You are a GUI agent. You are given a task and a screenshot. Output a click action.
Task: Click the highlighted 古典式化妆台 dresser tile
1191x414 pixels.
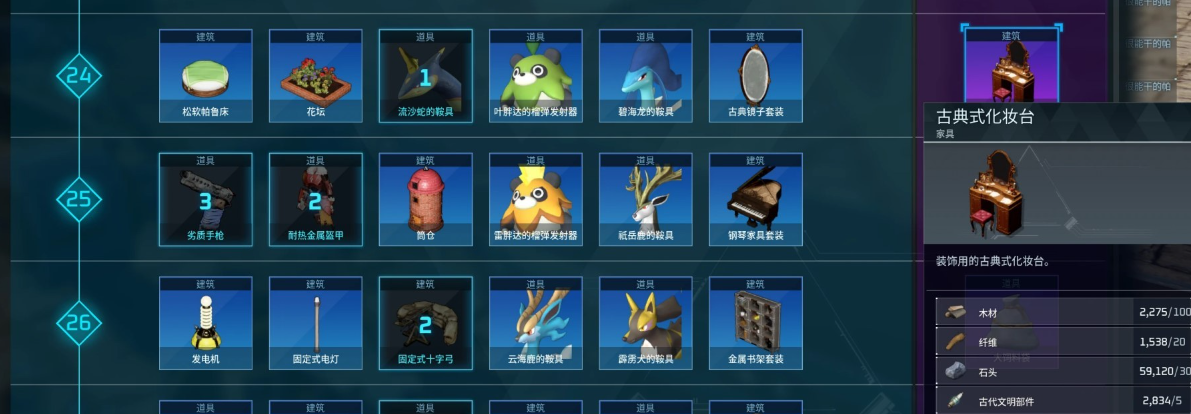coord(1010,66)
